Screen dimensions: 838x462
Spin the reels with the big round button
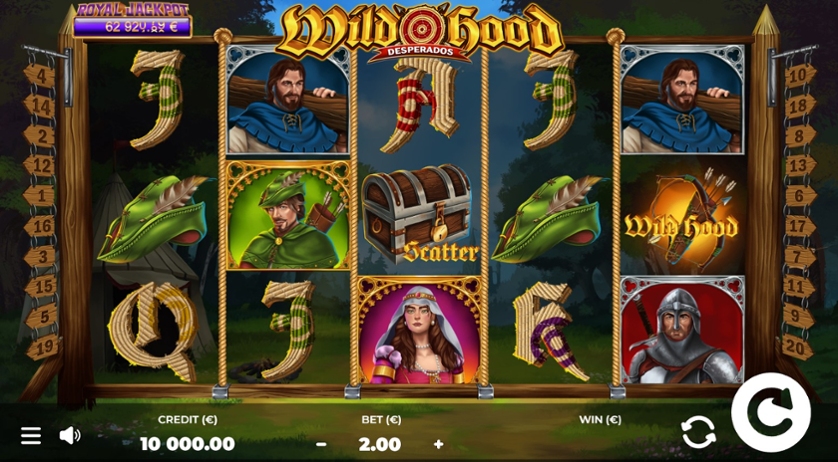pos(771,412)
